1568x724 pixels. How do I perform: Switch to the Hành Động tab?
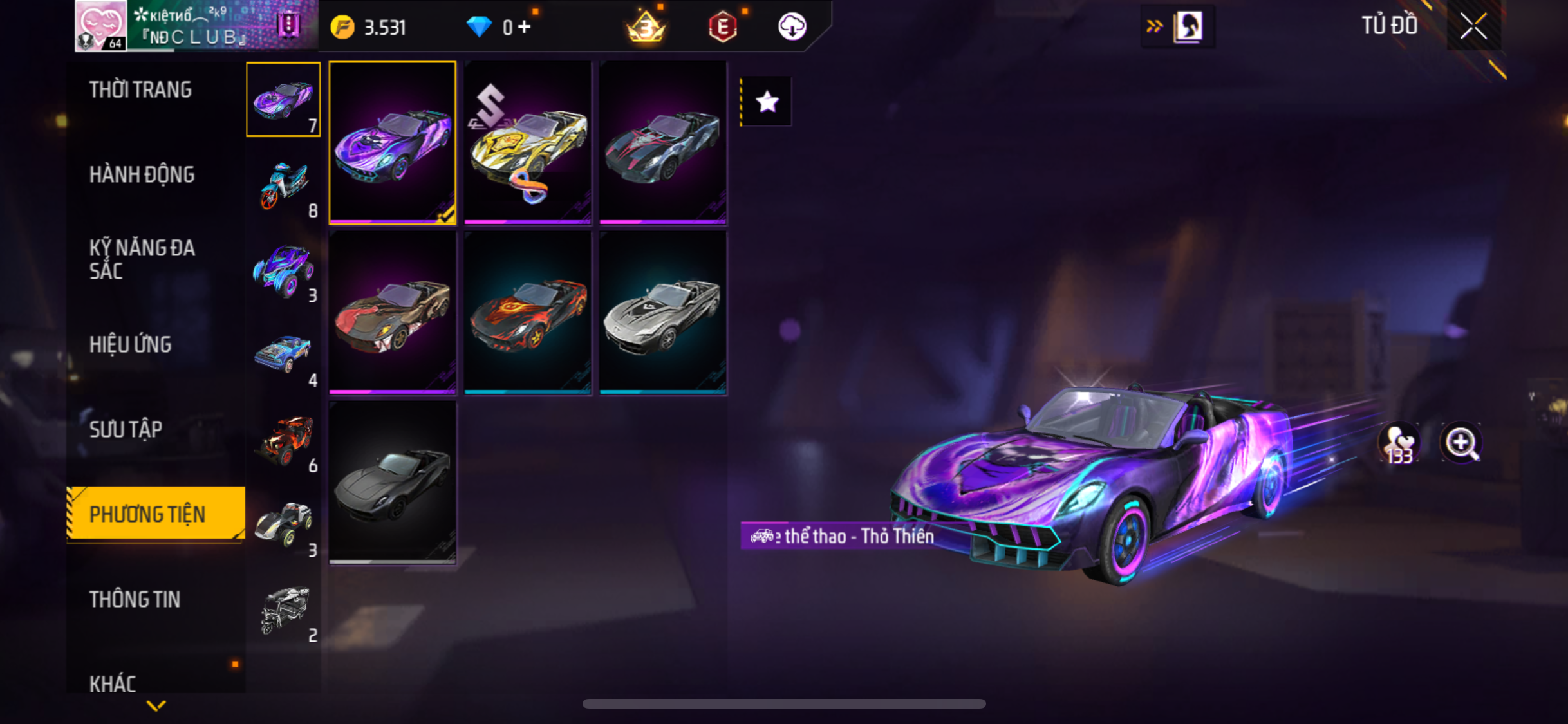pyautogui.click(x=142, y=174)
